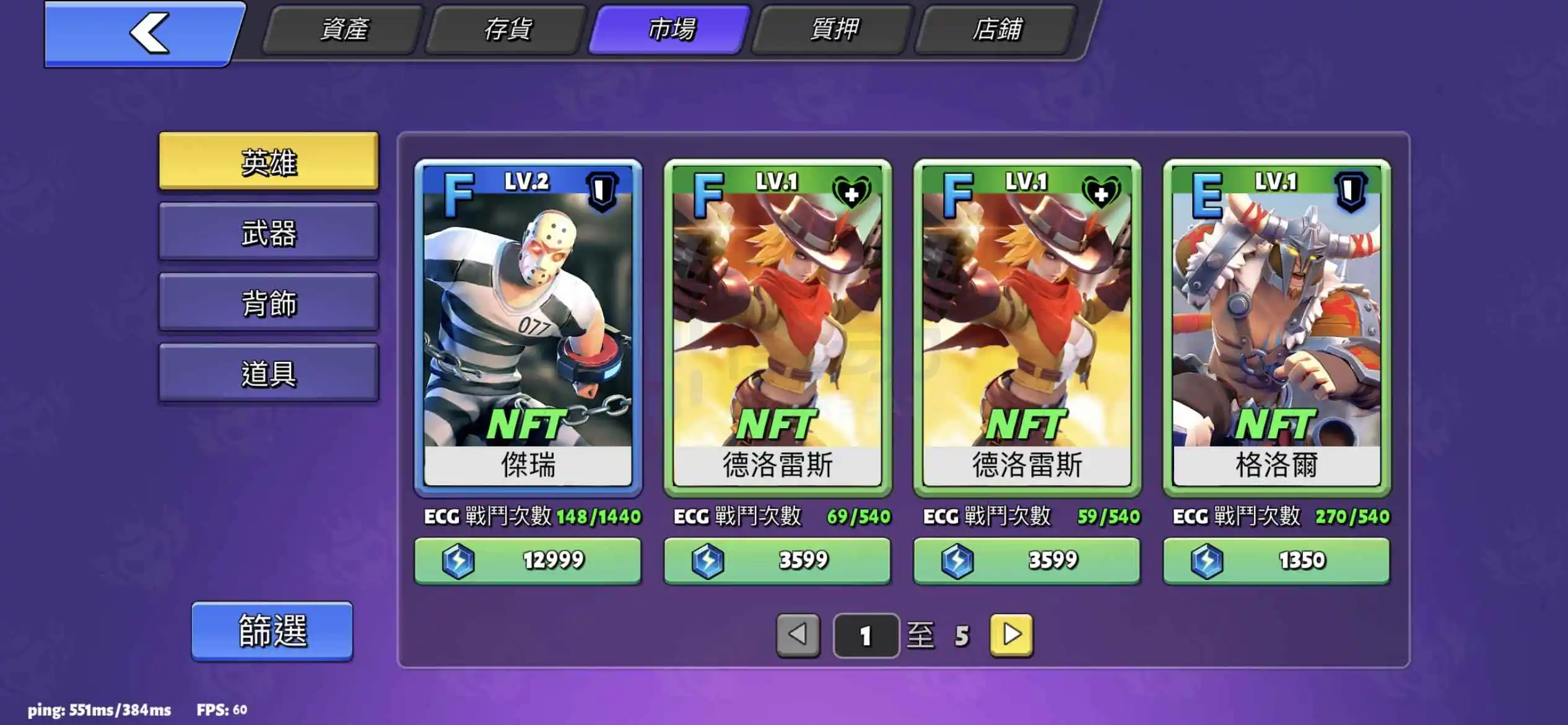Buy 傑瑞 for 12999
The height and width of the screenshot is (725, 1568).
528,561
